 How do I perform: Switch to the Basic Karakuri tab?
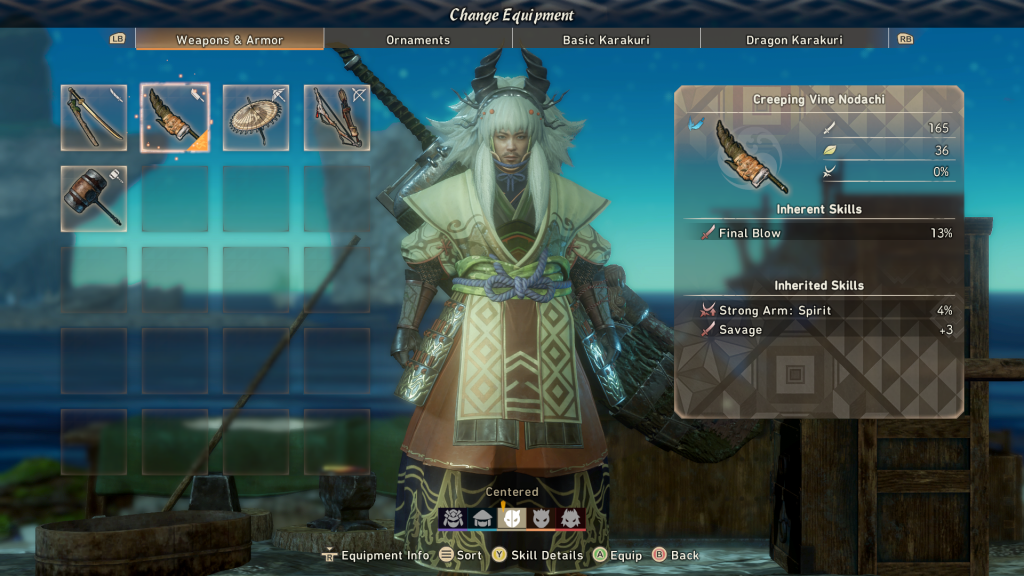[x=606, y=40]
